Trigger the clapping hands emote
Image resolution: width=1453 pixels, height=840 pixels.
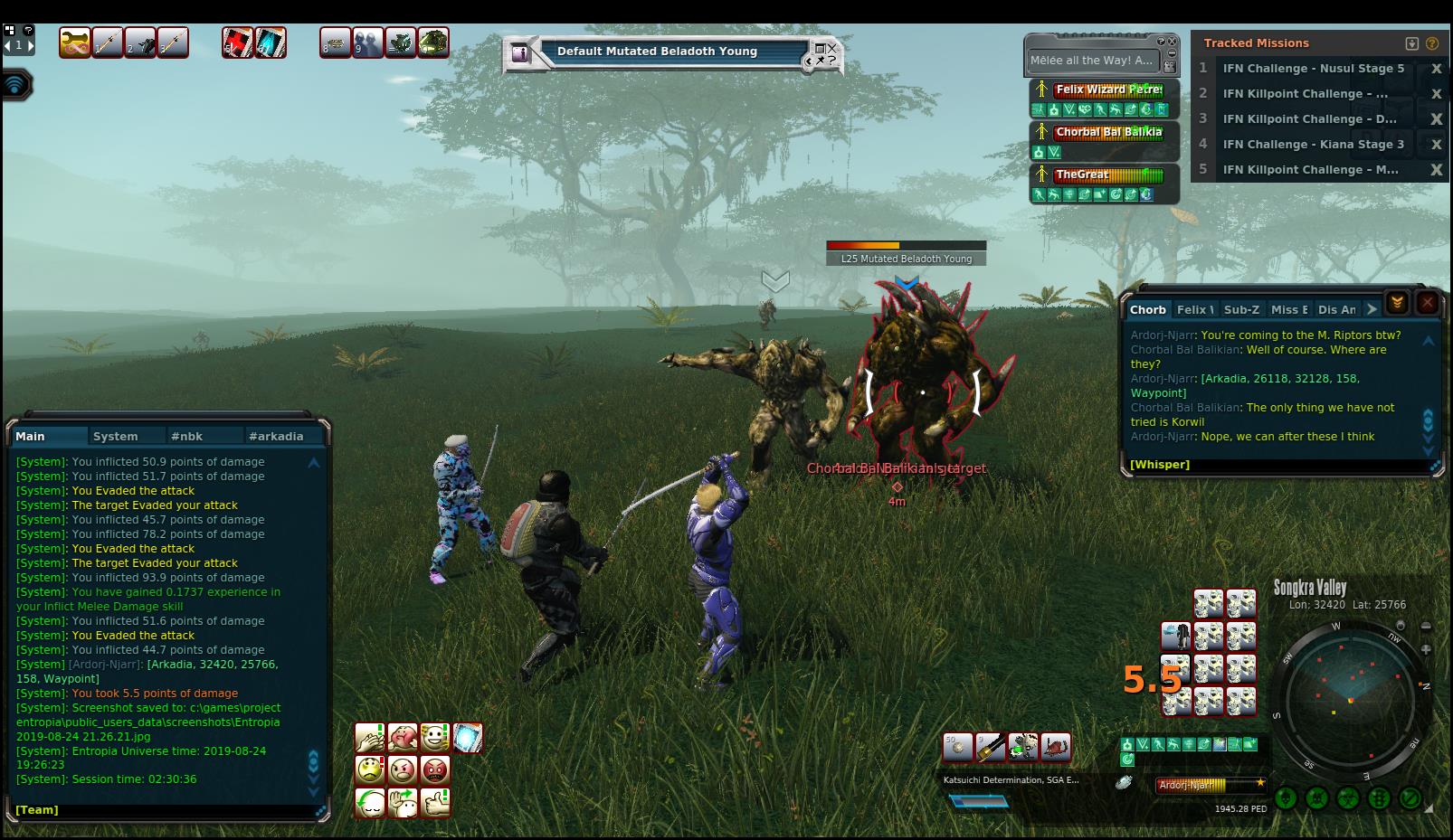[370, 738]
